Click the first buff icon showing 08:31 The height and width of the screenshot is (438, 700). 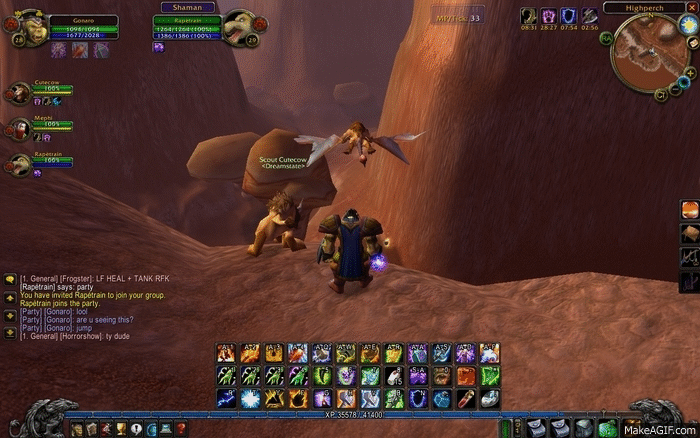point(528,16)
